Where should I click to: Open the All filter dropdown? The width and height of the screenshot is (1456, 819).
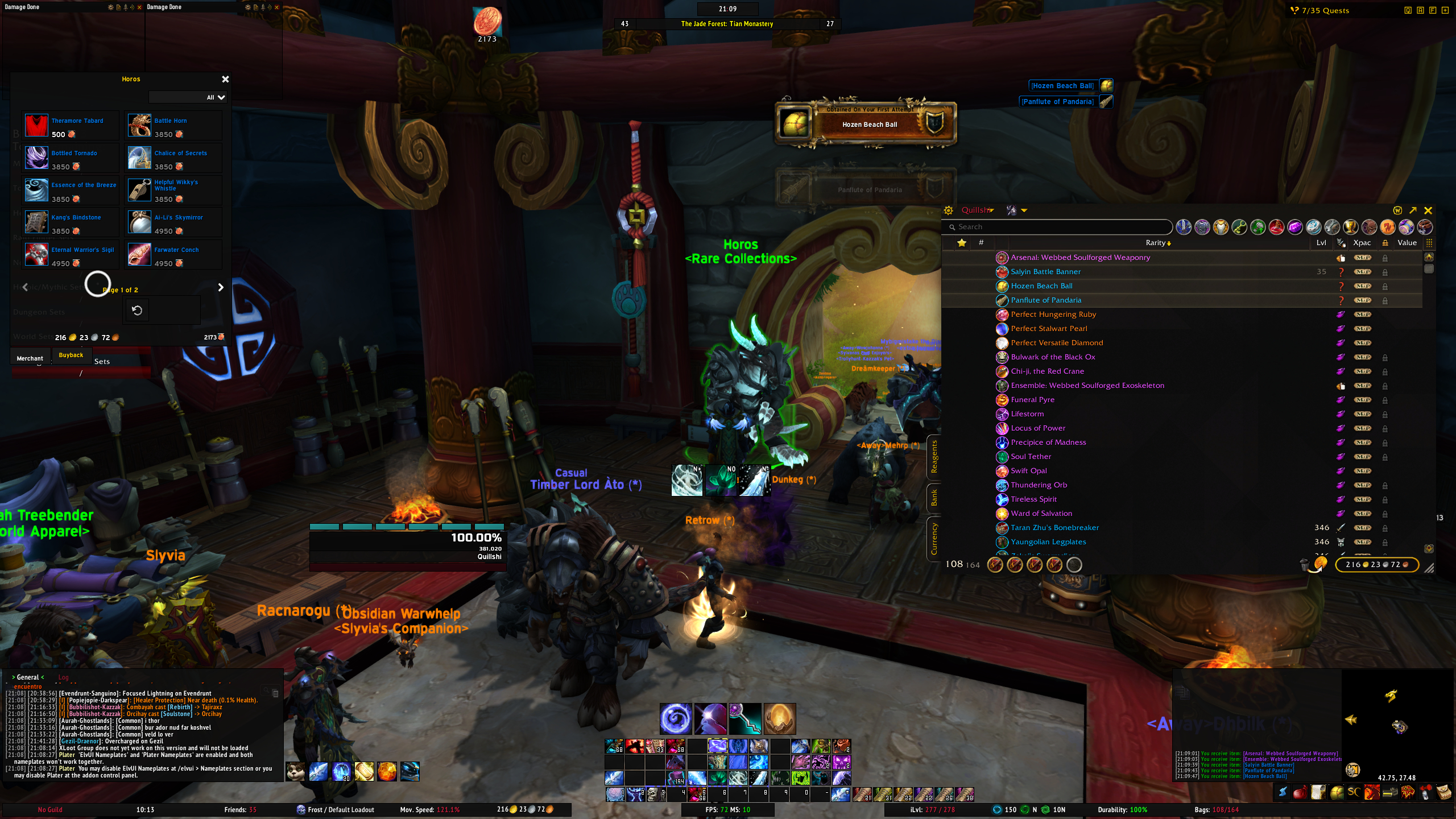(x=216, y=97)
